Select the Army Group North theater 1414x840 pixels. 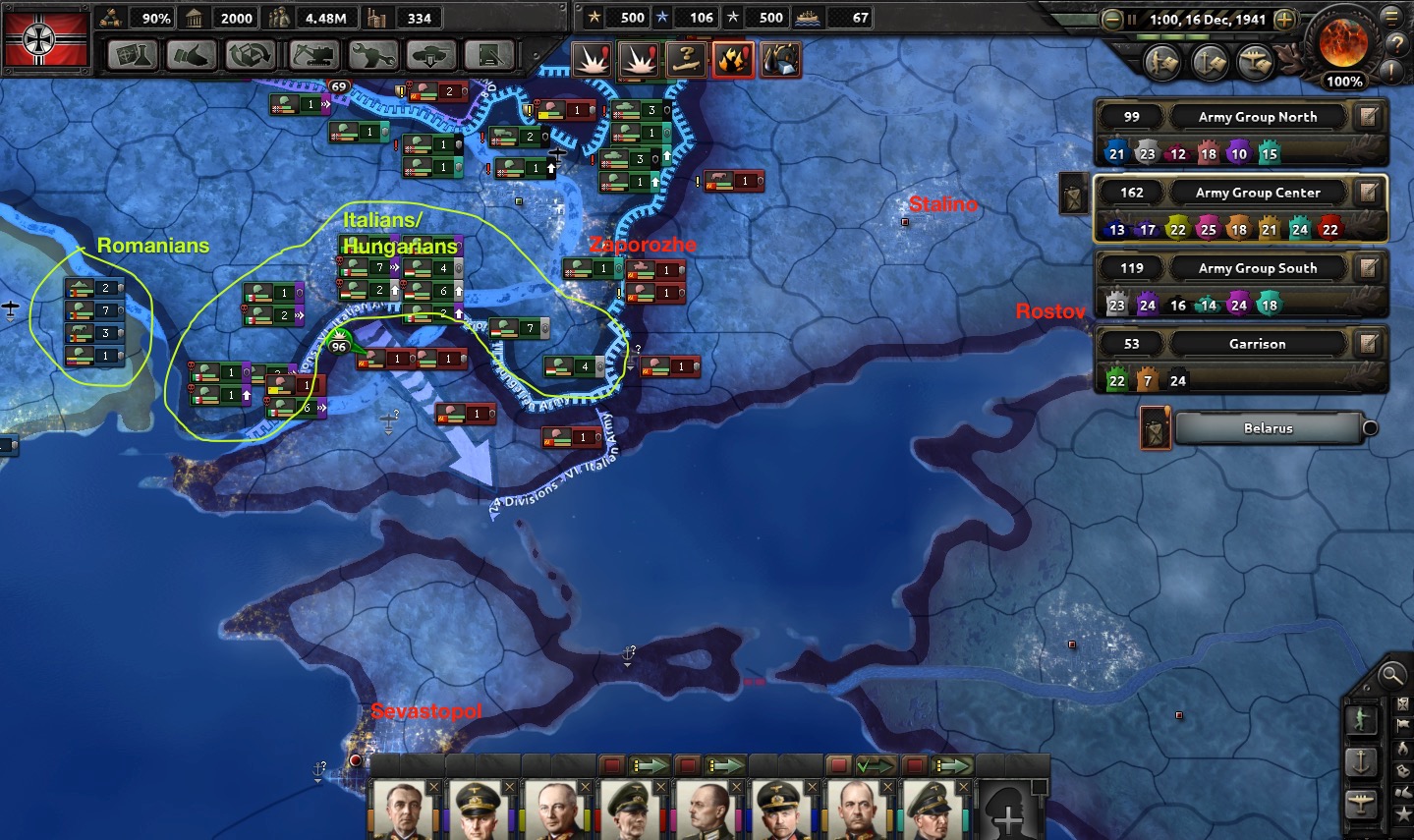pyautogui.click(x=1257, y=117)
